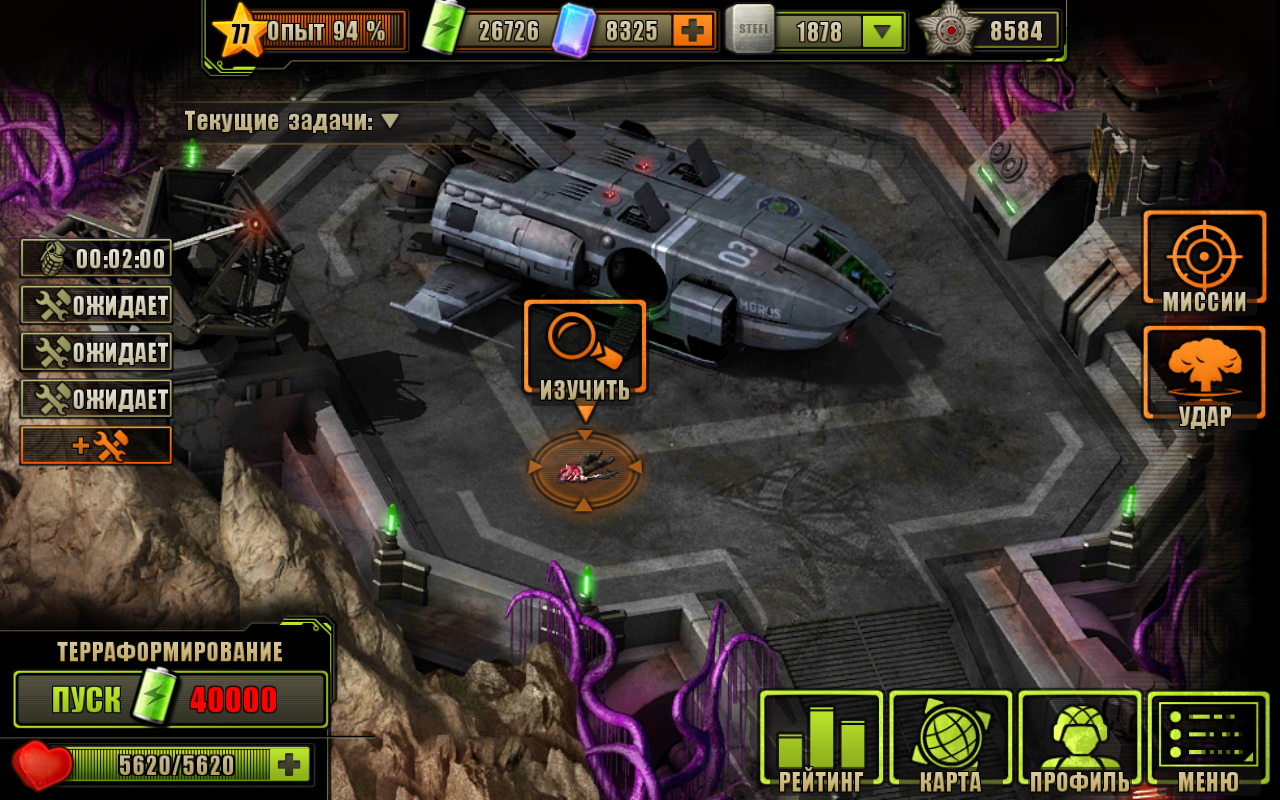Start terraforming with the Пуск button
This screenshot has height=800, width=1280.
(x=170, y=699)
